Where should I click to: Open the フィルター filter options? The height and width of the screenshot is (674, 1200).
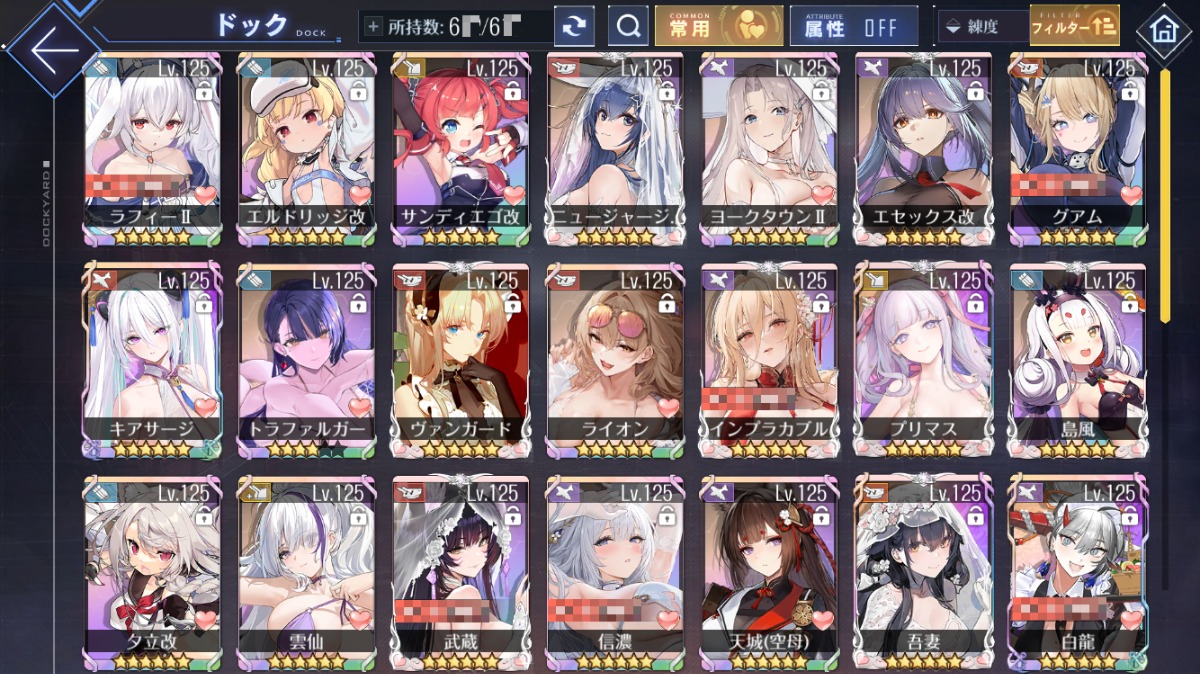[x=1073, y=27]
